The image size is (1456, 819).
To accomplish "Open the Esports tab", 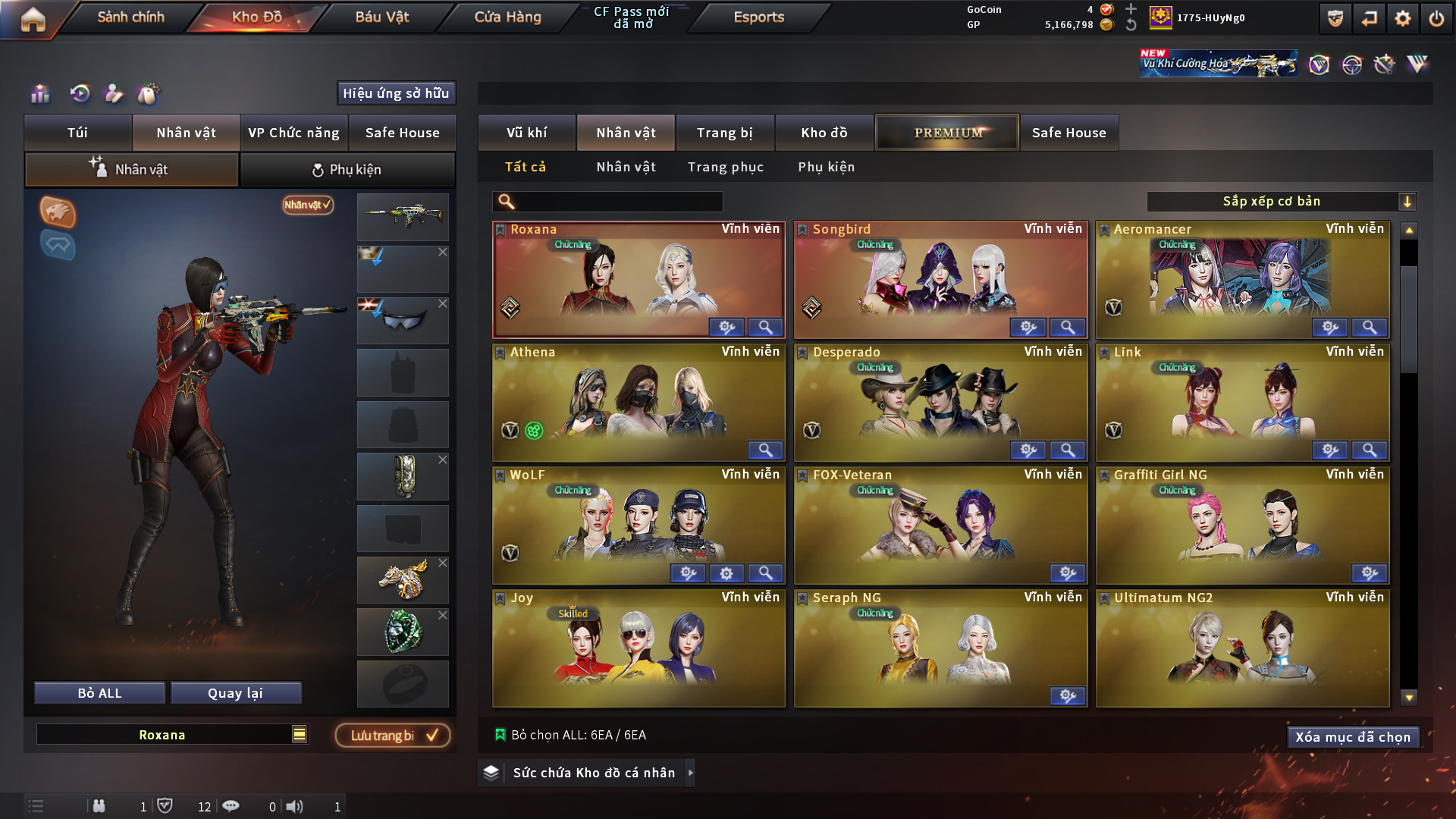I will coord(758,17).
